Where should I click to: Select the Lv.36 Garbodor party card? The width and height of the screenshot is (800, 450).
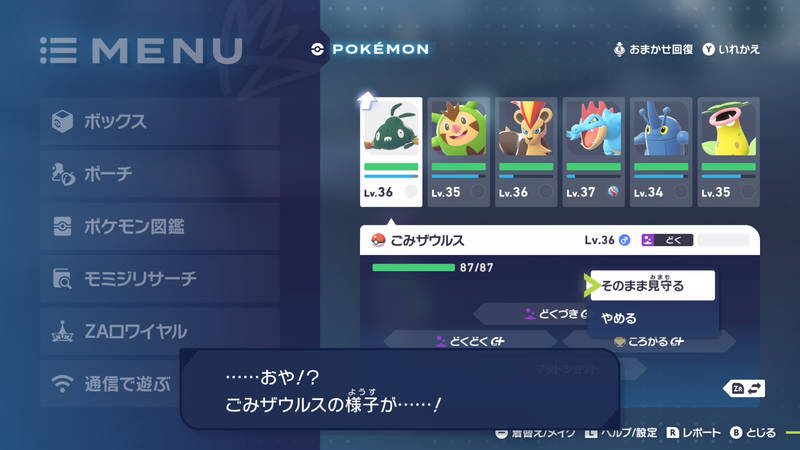tap(391, 152)
